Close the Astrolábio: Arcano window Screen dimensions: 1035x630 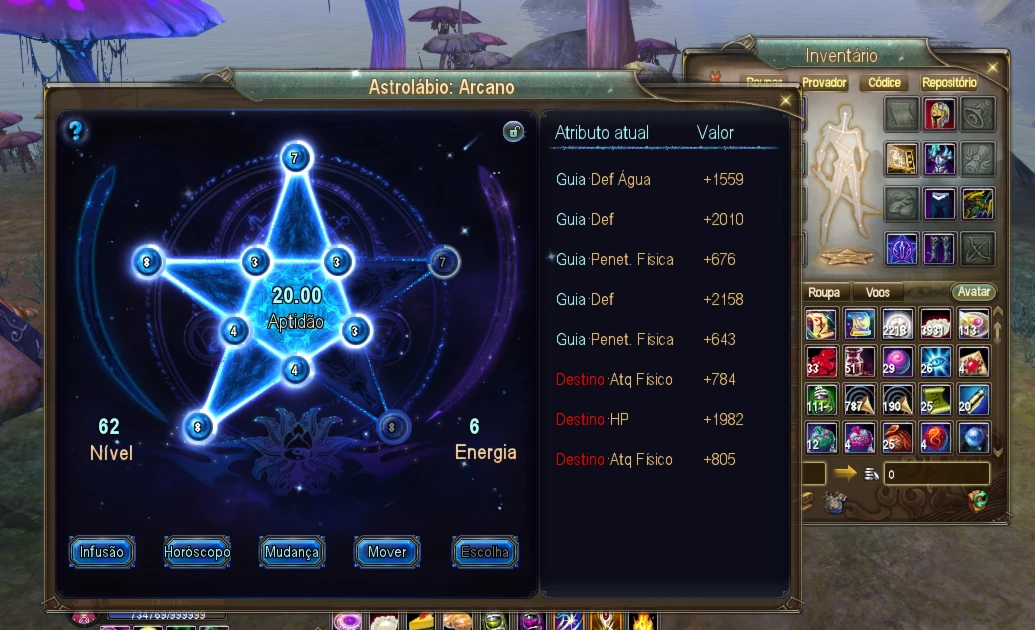pos(786,101)
